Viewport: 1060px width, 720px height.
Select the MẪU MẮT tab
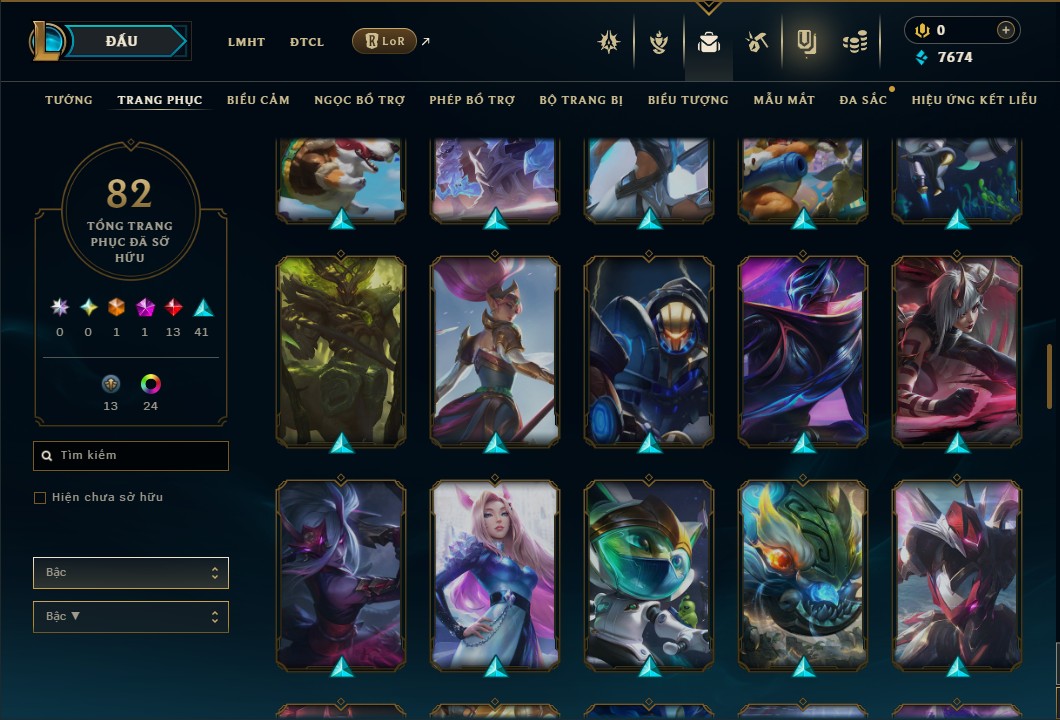coord(784,100)
